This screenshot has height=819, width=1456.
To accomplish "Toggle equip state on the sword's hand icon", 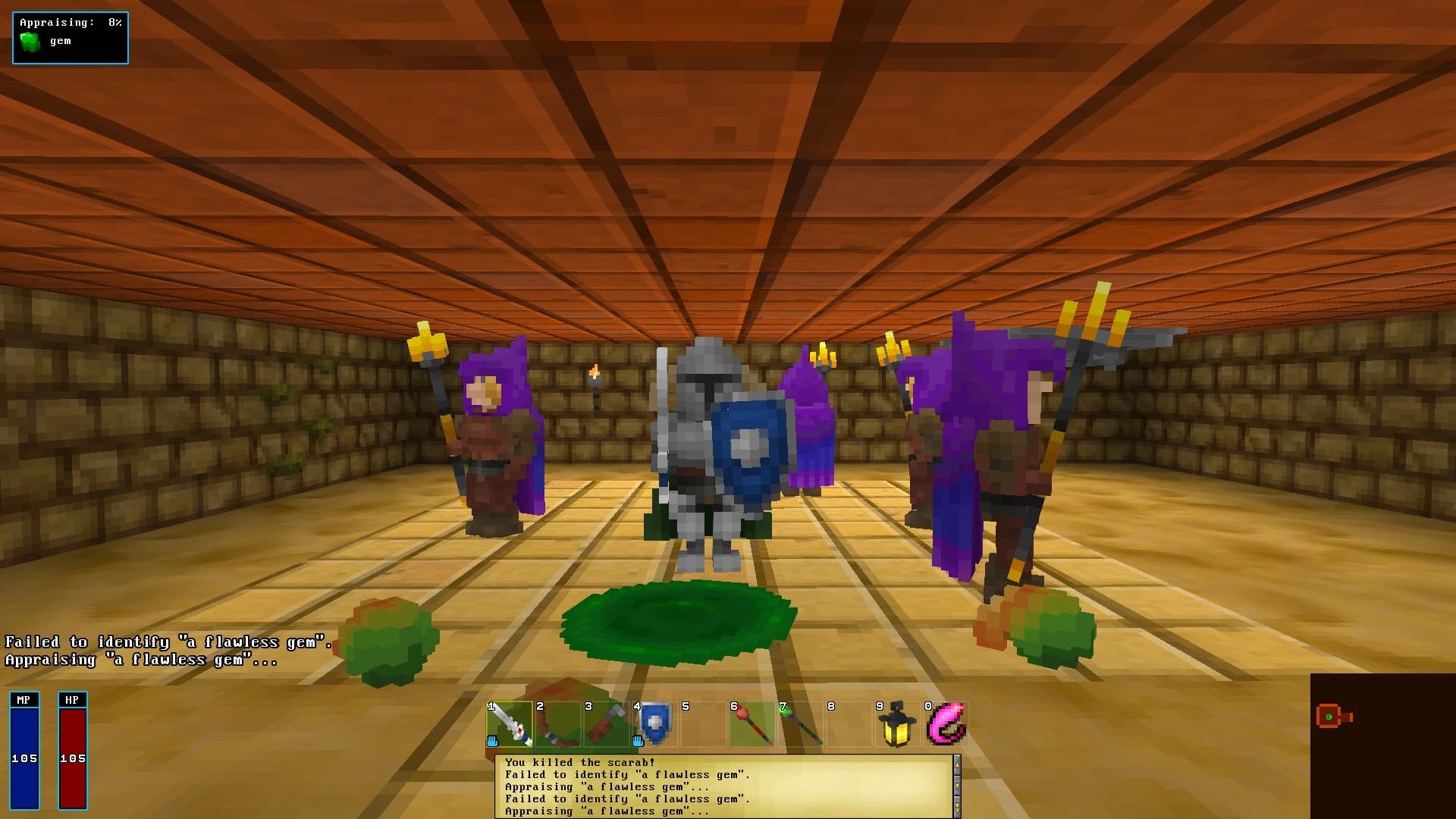I will pos(494,739).
